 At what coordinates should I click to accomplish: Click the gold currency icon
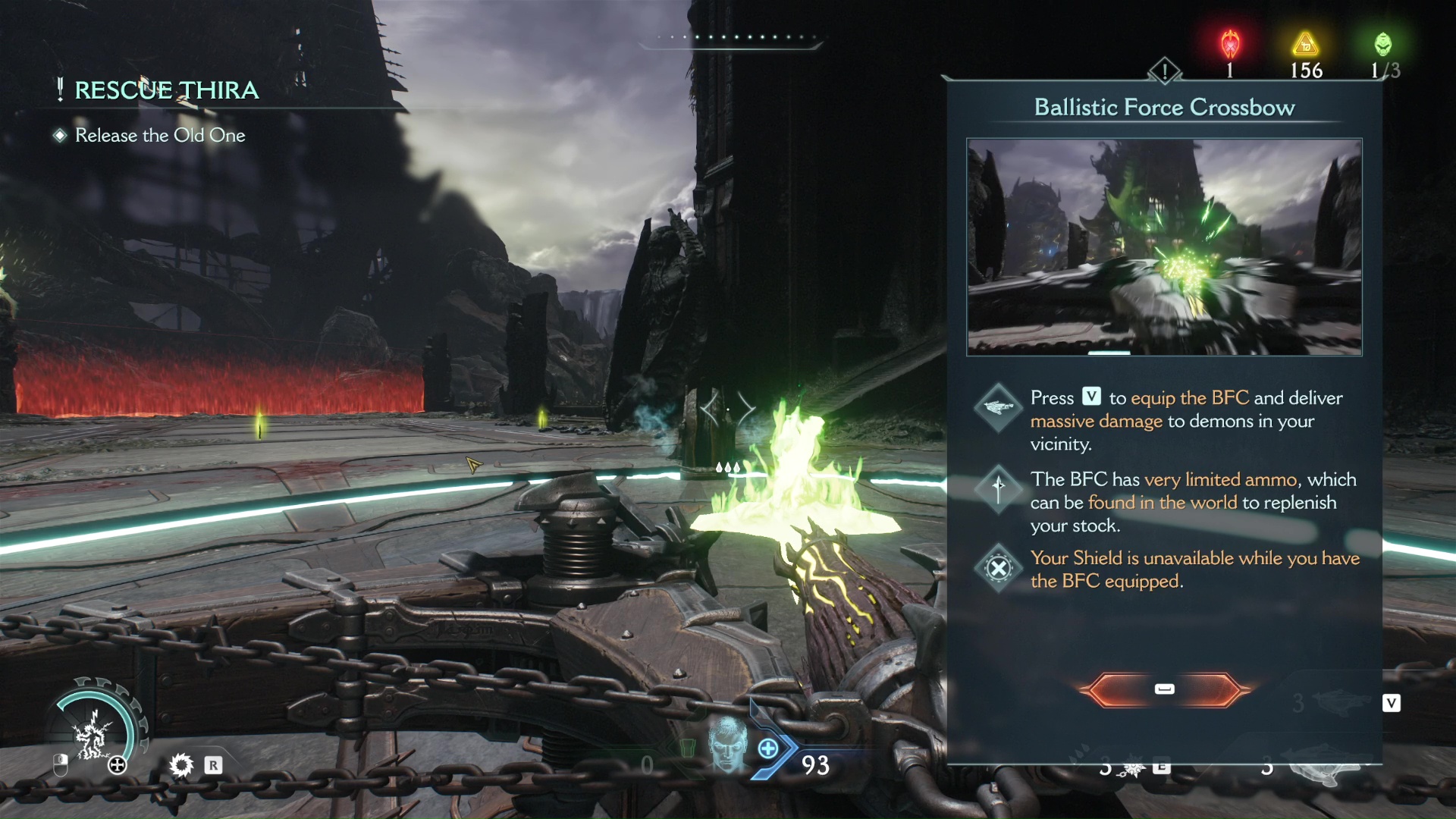click(x=1305, y=45)
